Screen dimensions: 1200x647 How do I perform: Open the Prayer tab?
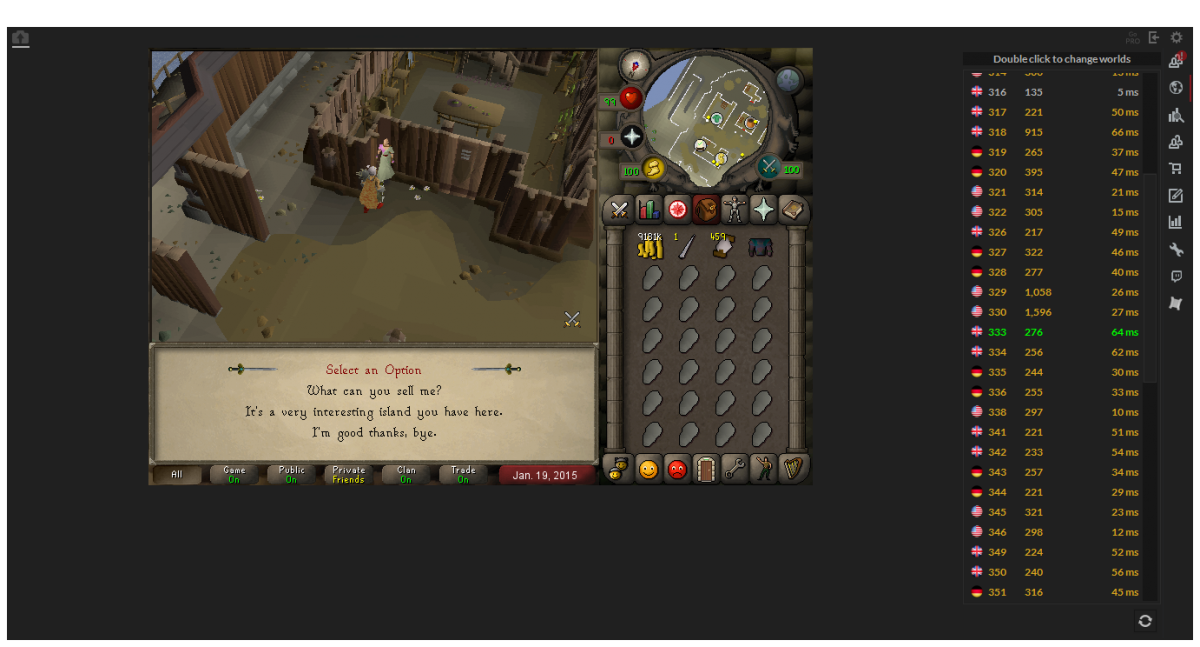(764, 210)
